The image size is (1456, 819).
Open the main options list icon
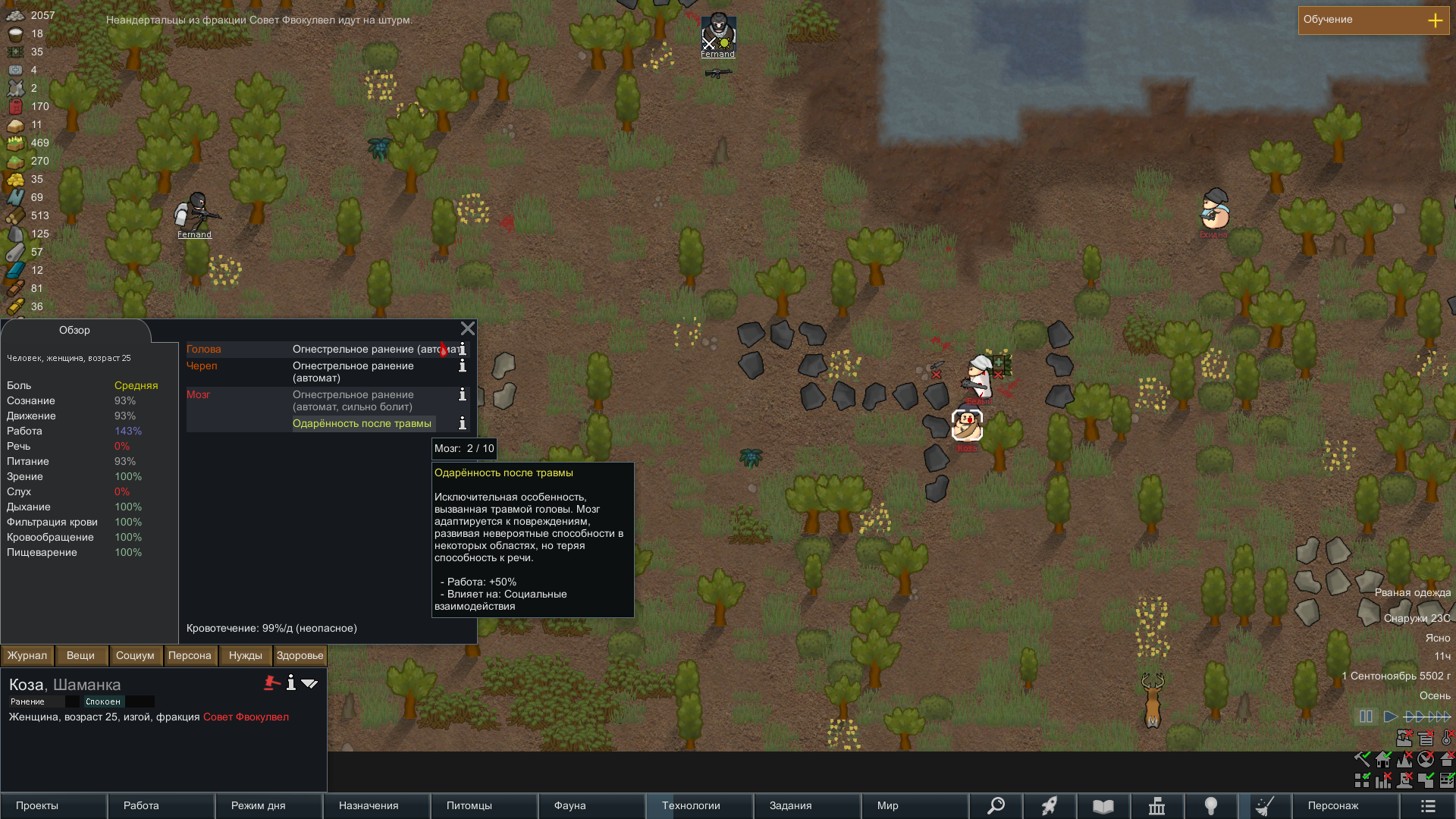coord(1428,805)
